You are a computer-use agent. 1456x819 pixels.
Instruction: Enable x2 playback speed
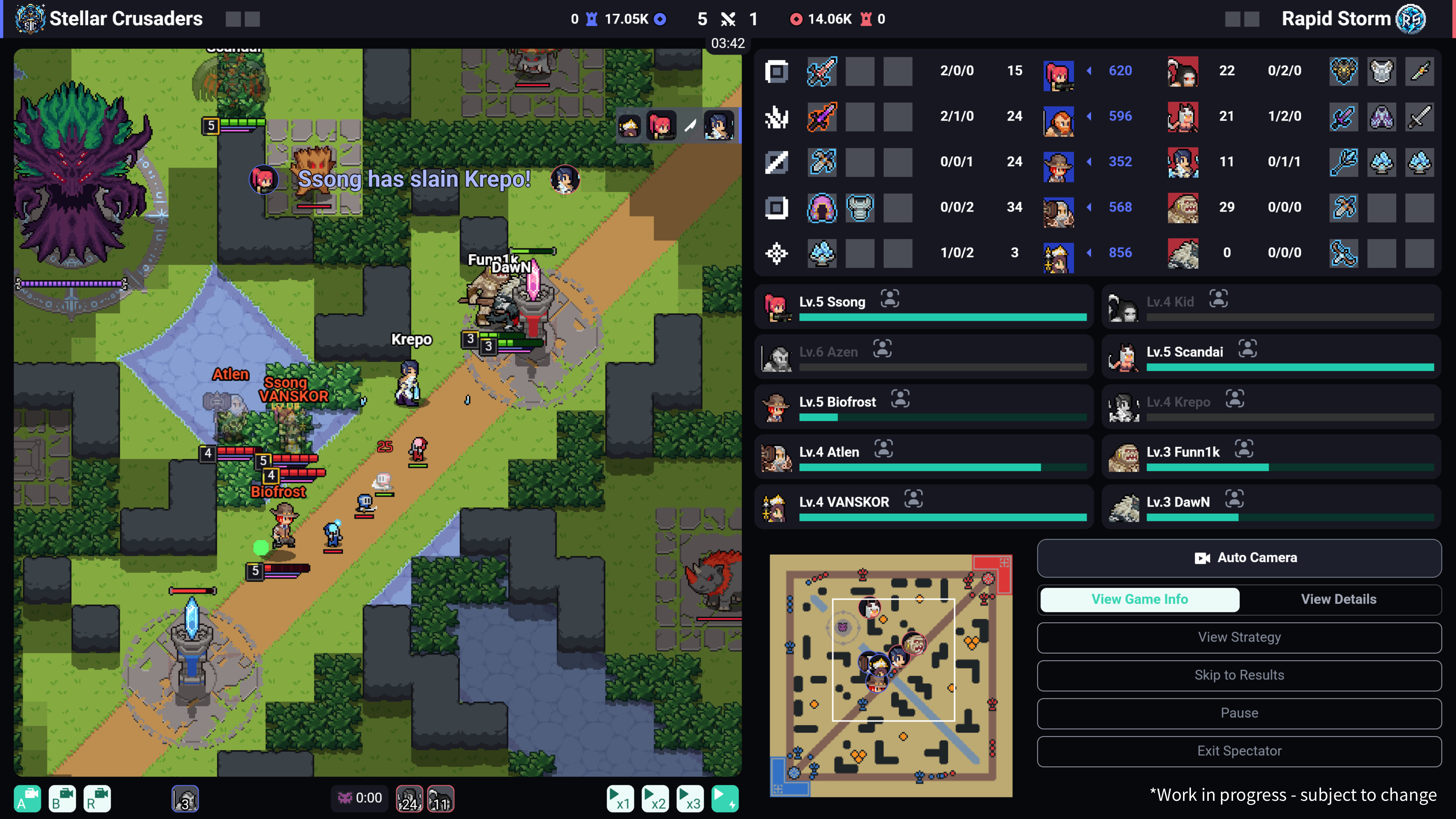pos(655,799)
